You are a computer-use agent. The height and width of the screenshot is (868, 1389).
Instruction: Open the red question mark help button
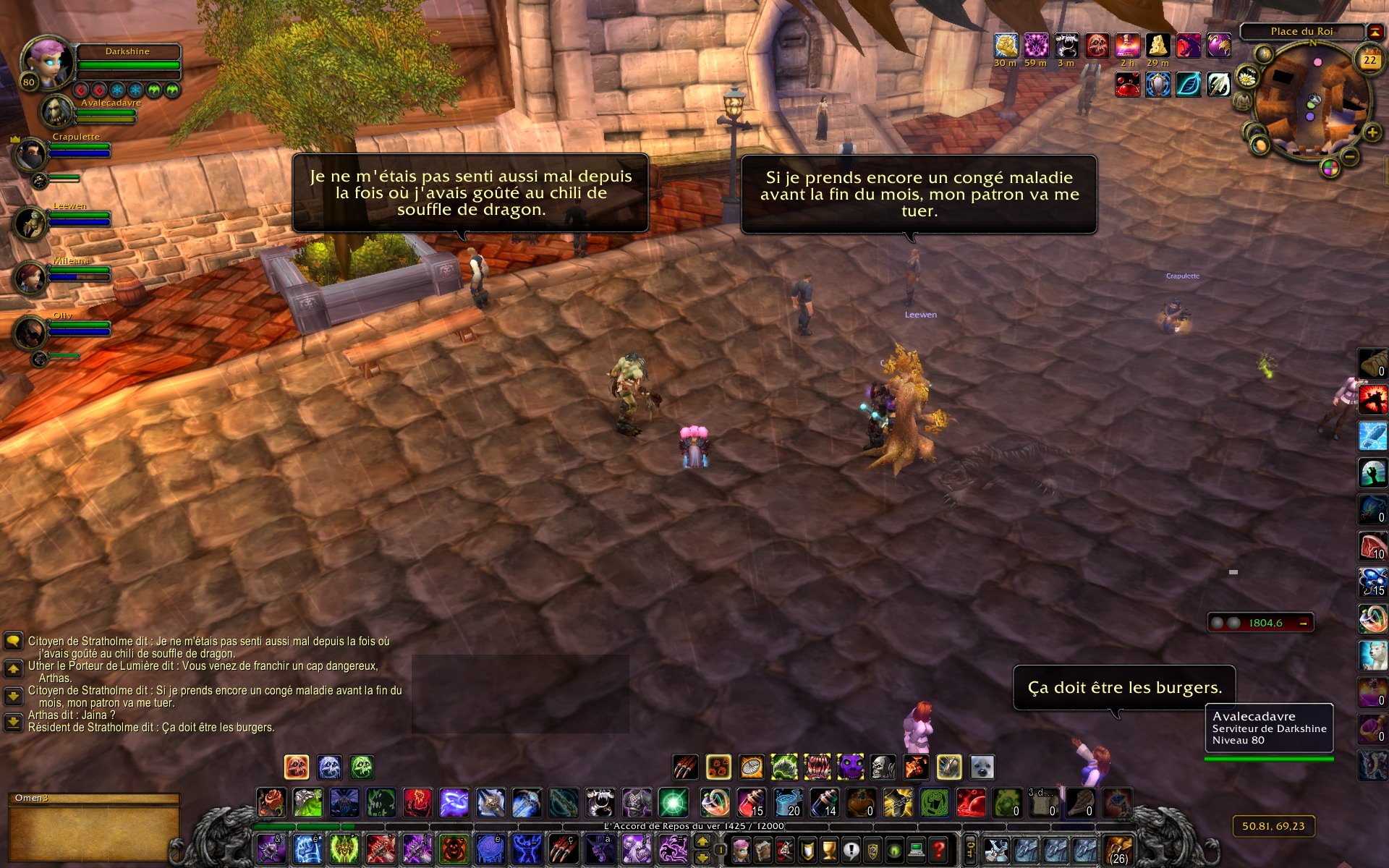point(939,849)
